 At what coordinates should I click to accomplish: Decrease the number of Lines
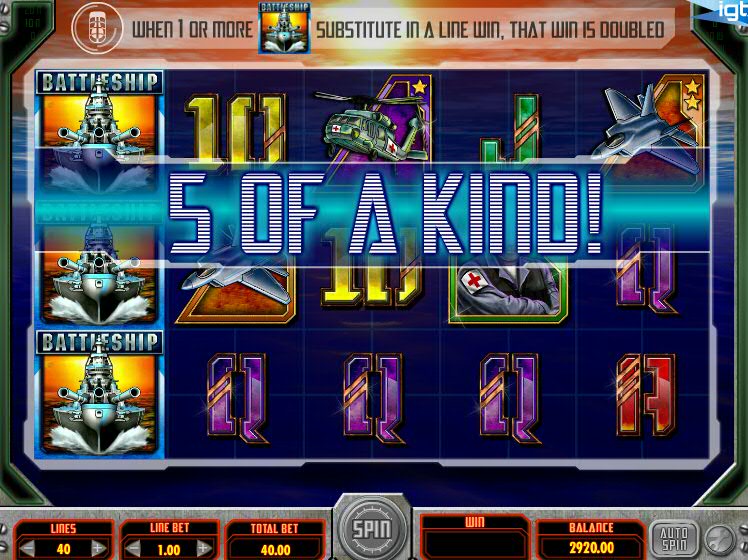coord(30,549)
